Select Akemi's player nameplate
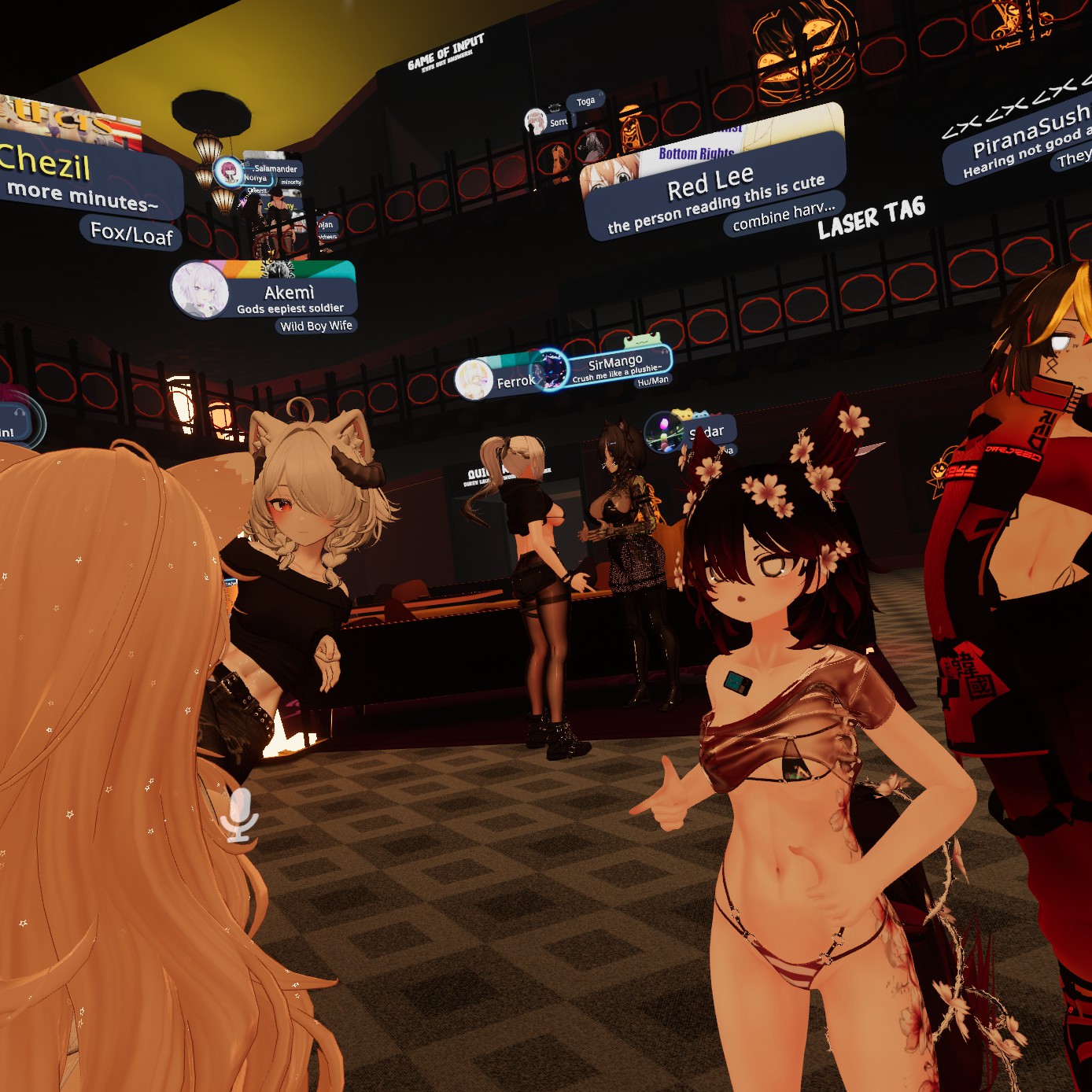The image size is (1092, 1092). coord(290,294)
